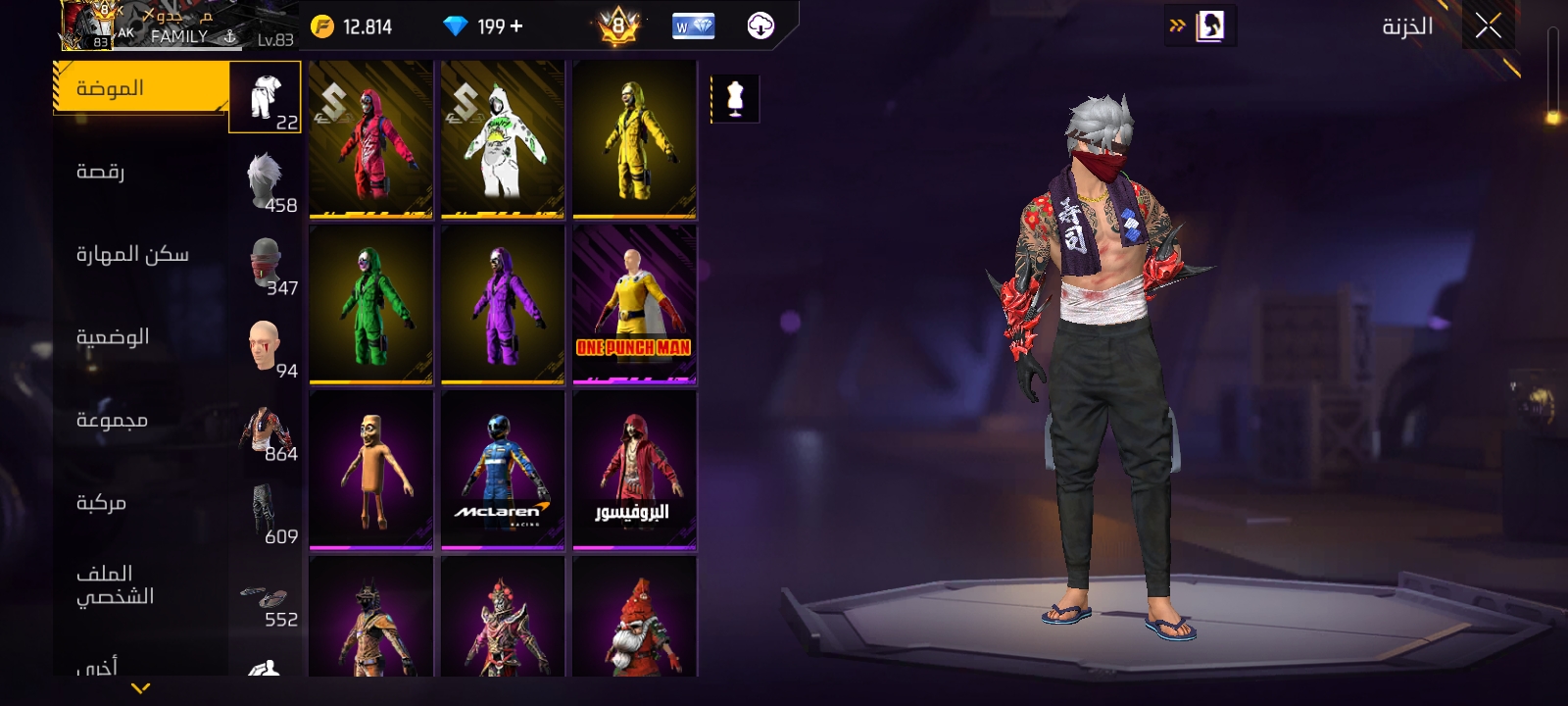The image size is (1568, 706).
Task: Click the mannequin preview icon
Action: [735, 99]
